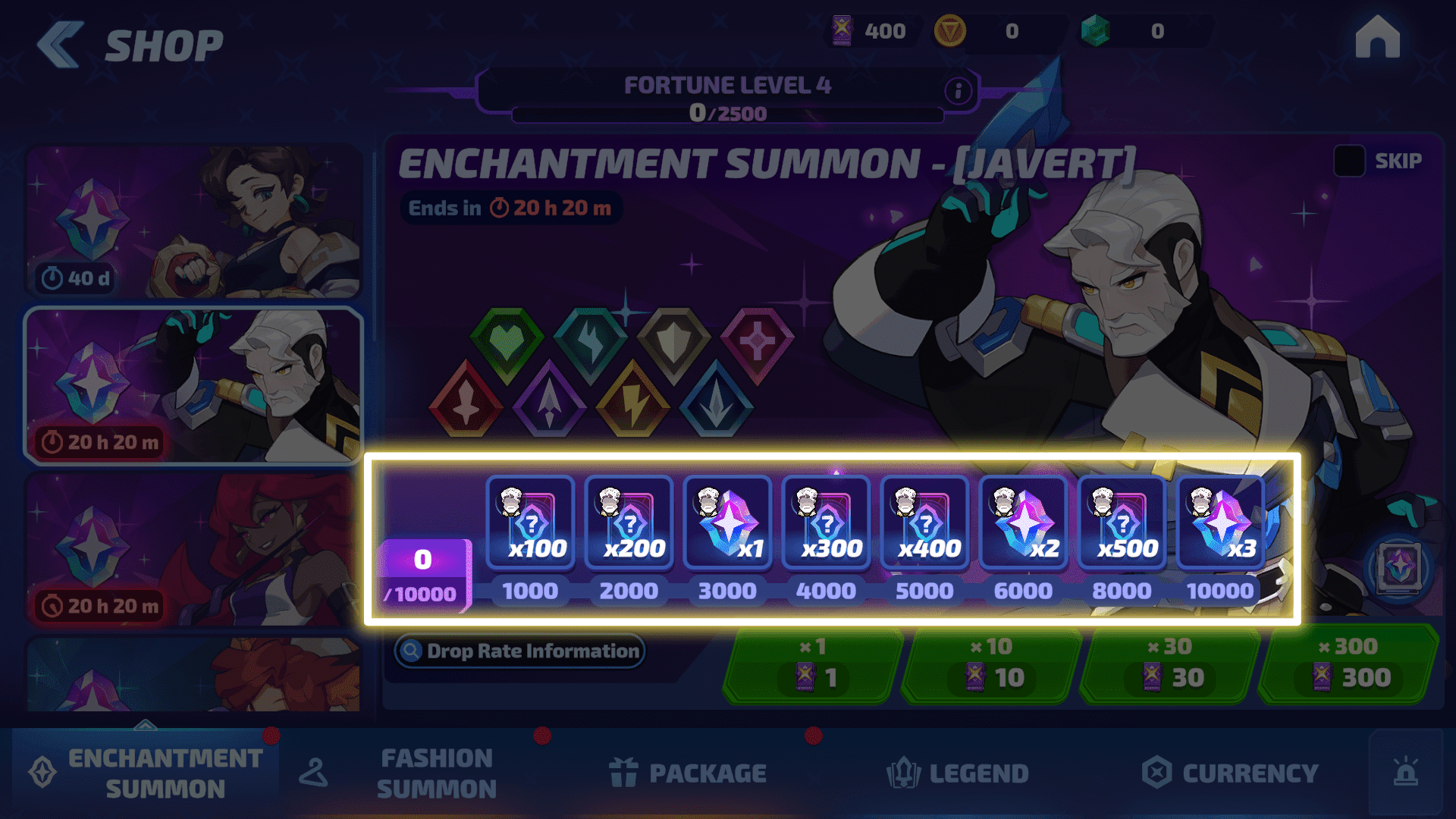Select the Enchantment Summon tab
The height and width of the screenshot is (819, 1456).
click(x=146, y=773)
